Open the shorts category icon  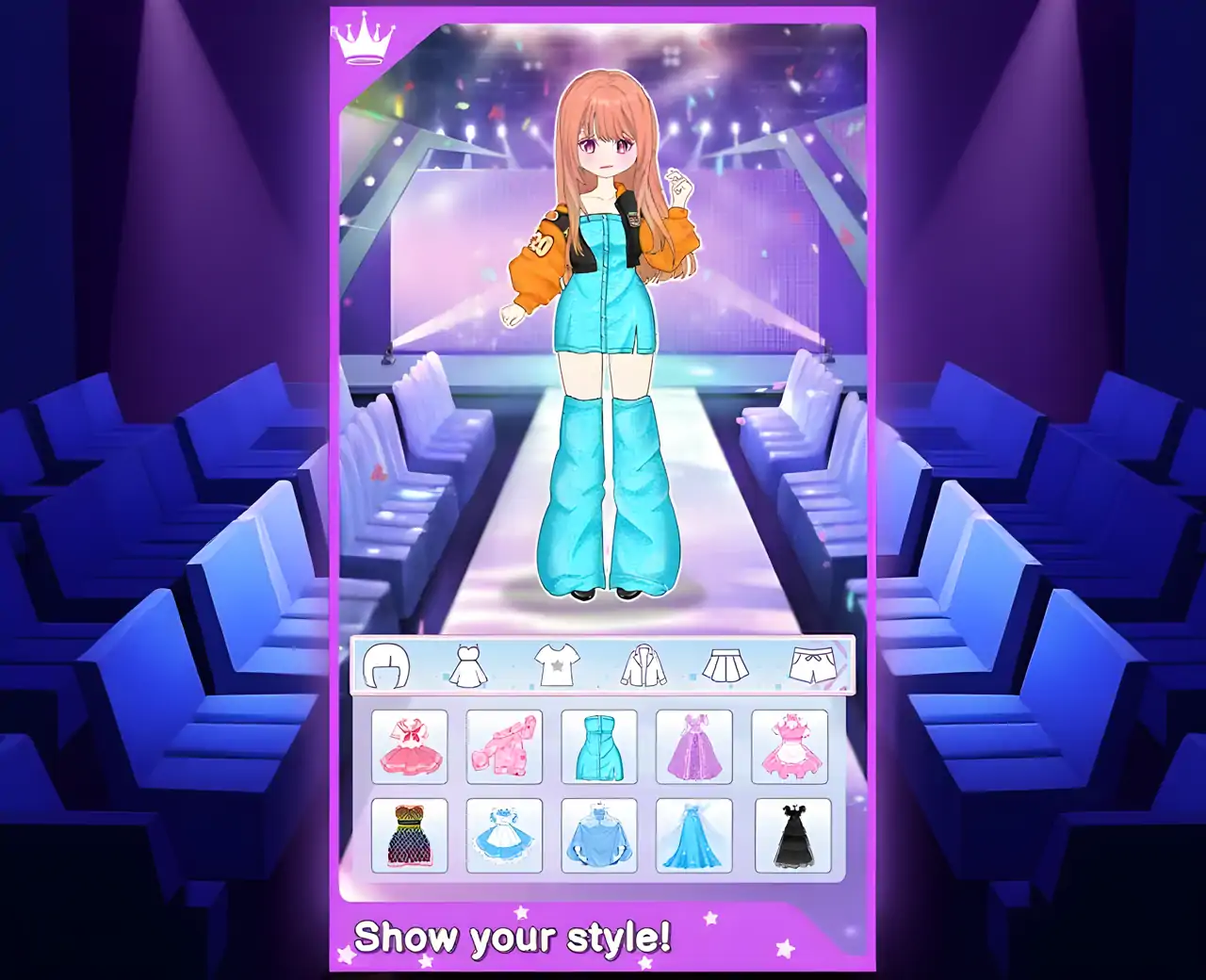pos(808,664)
